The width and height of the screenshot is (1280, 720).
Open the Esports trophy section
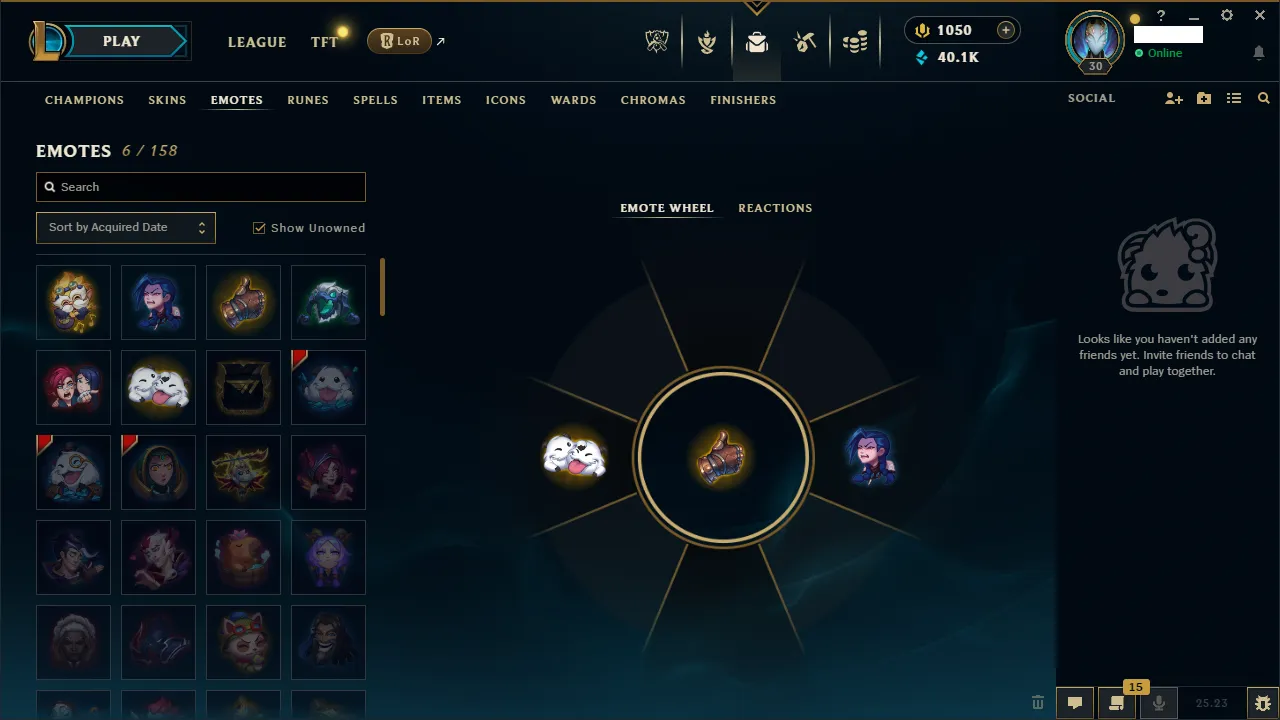657,41
